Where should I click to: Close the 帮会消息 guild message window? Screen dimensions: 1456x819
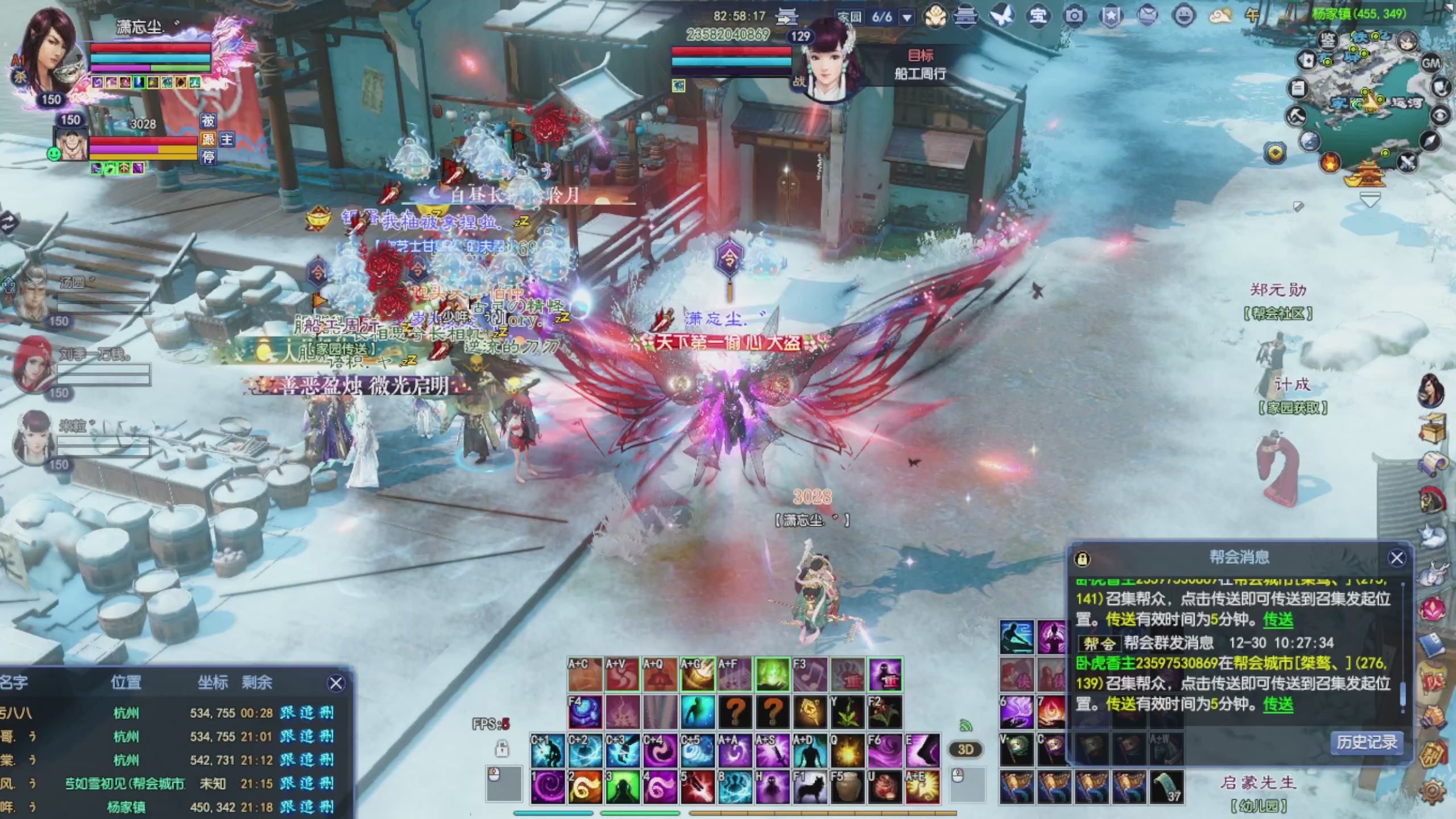pyautogui.click(x=1396, y=558)
